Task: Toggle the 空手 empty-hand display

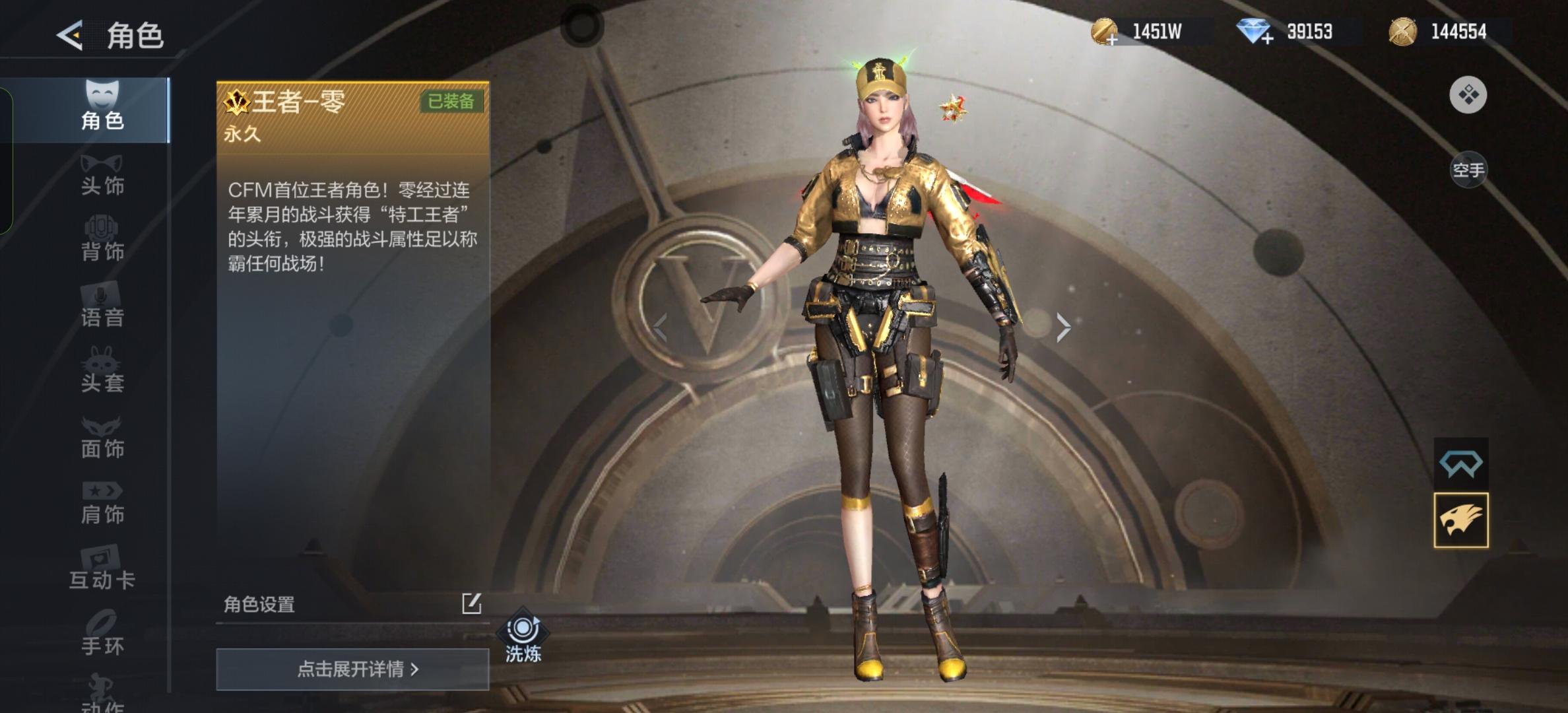Action: click(1468, 170)
